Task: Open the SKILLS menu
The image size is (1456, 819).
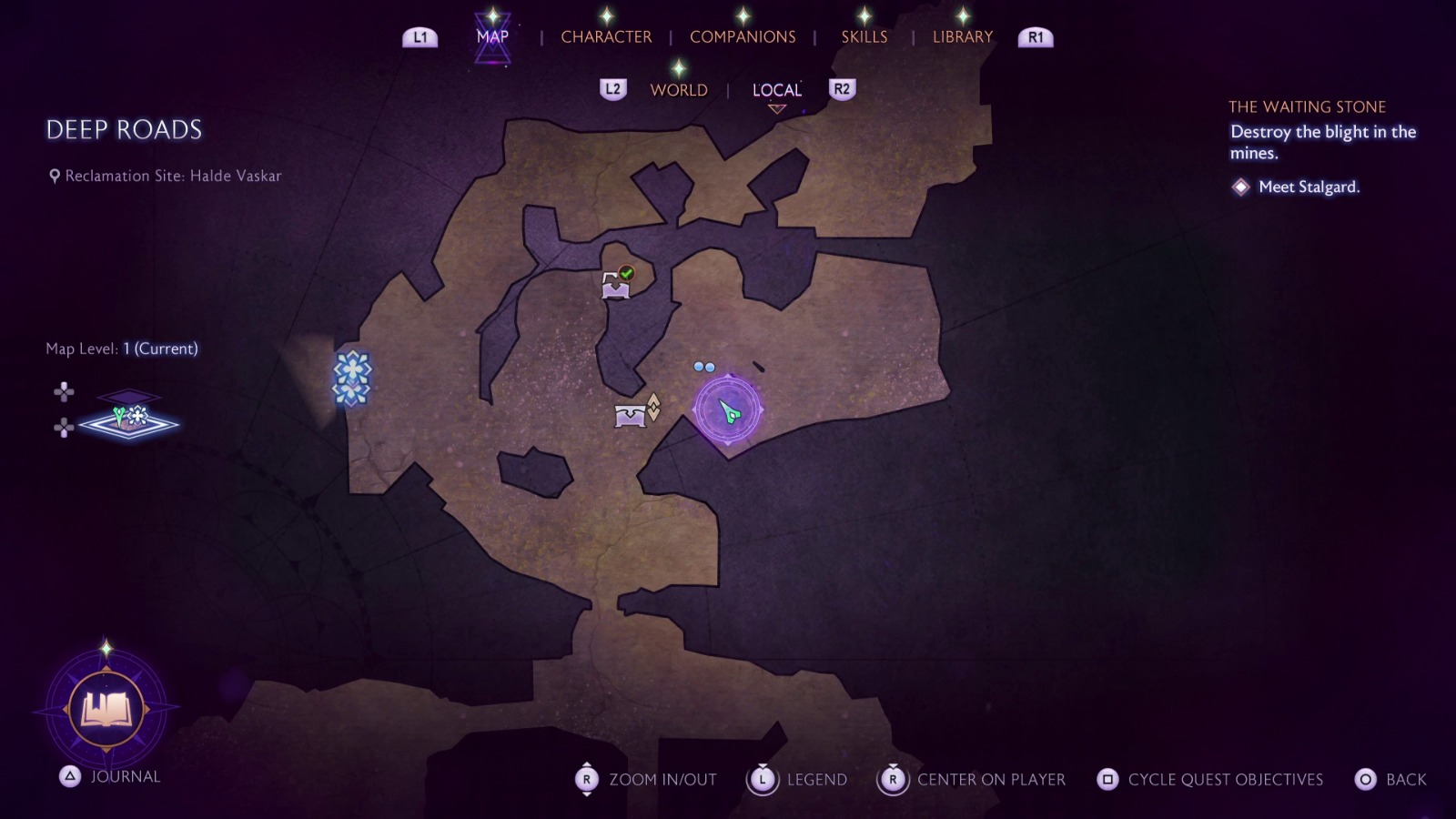Action: point(863,36)
